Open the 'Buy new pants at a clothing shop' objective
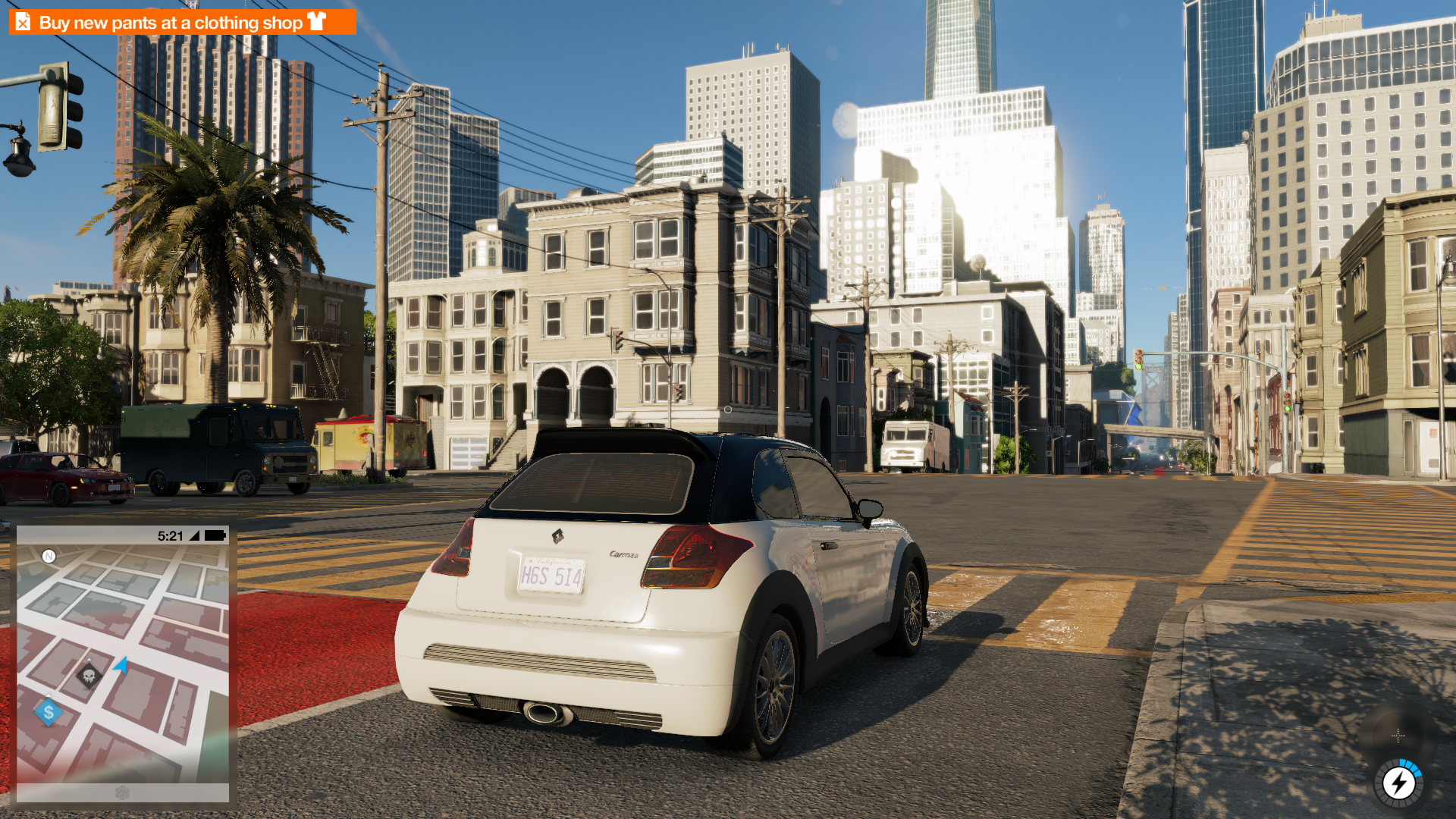Screen dimensions: 1456x819 tap(171, 22)
